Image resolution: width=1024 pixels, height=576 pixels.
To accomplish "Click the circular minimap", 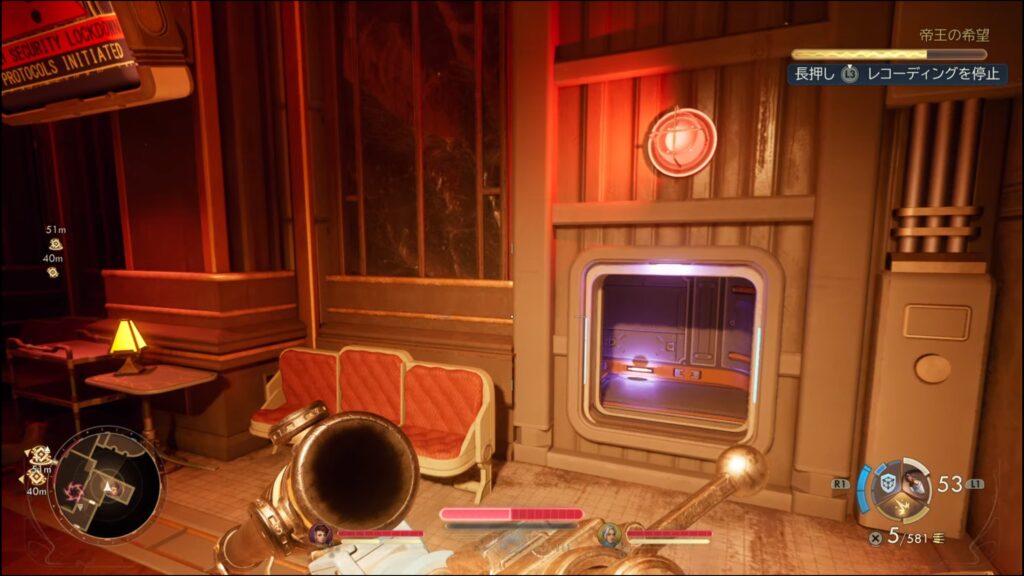I will point(105,487).
